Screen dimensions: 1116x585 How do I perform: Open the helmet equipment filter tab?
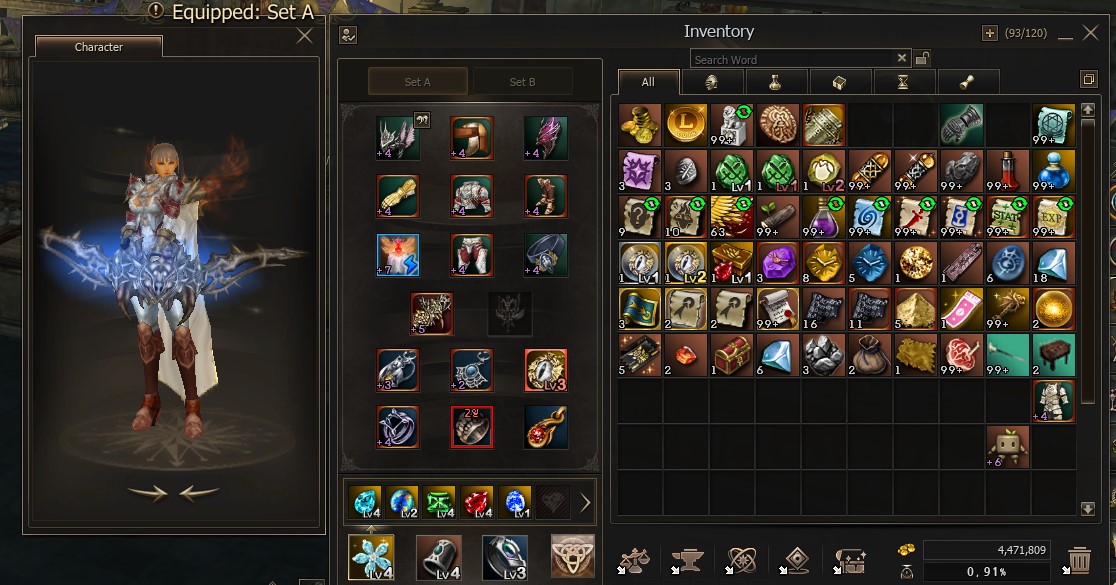click(x=711, y=82)
